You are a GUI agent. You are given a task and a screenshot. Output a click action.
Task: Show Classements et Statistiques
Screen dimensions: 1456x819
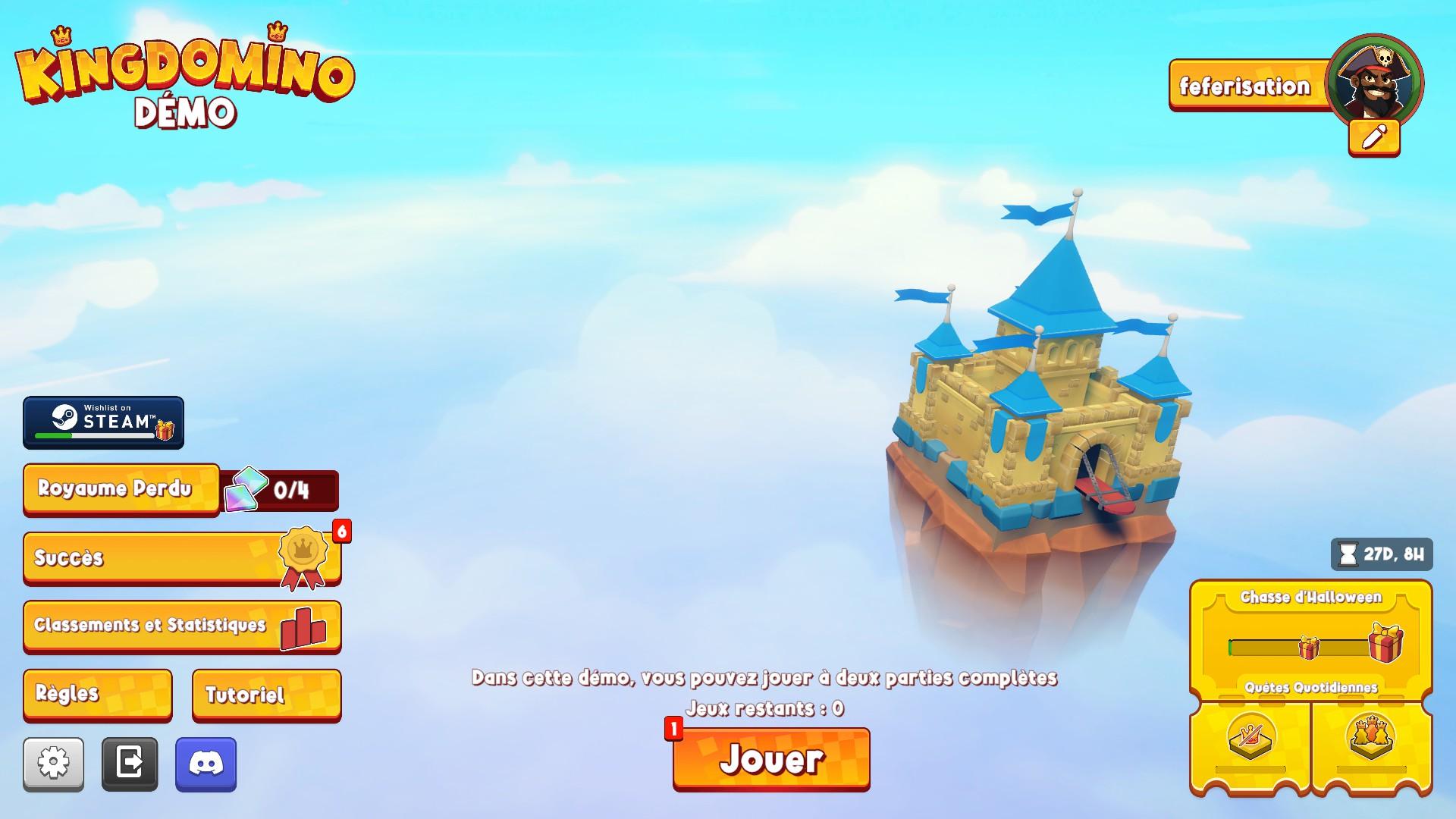coord(181,626)
